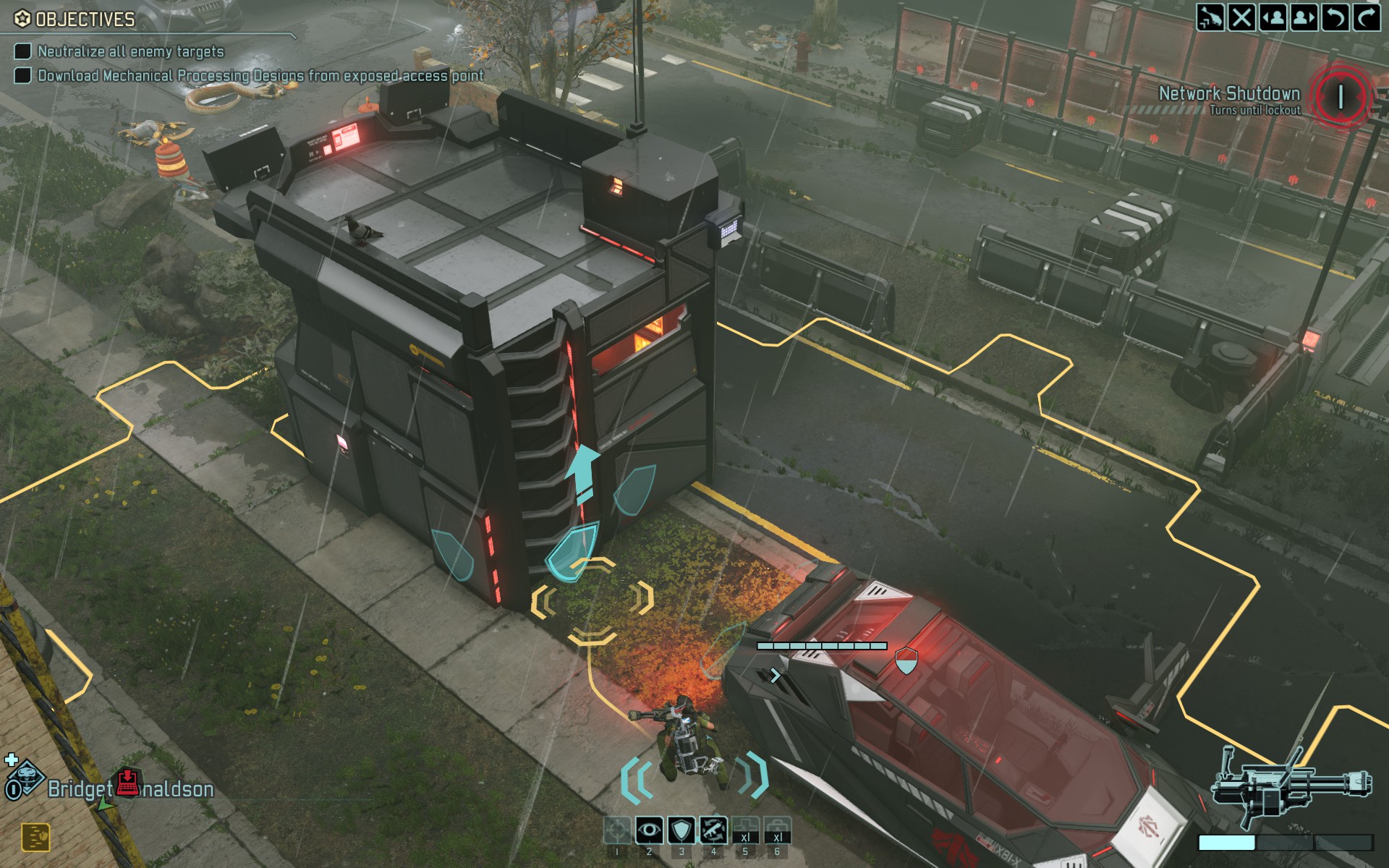The width and height of the screenshot is (1389, 868).
Task: Cancel the current action with the X icon
Action: click(x=1242, y=18)
